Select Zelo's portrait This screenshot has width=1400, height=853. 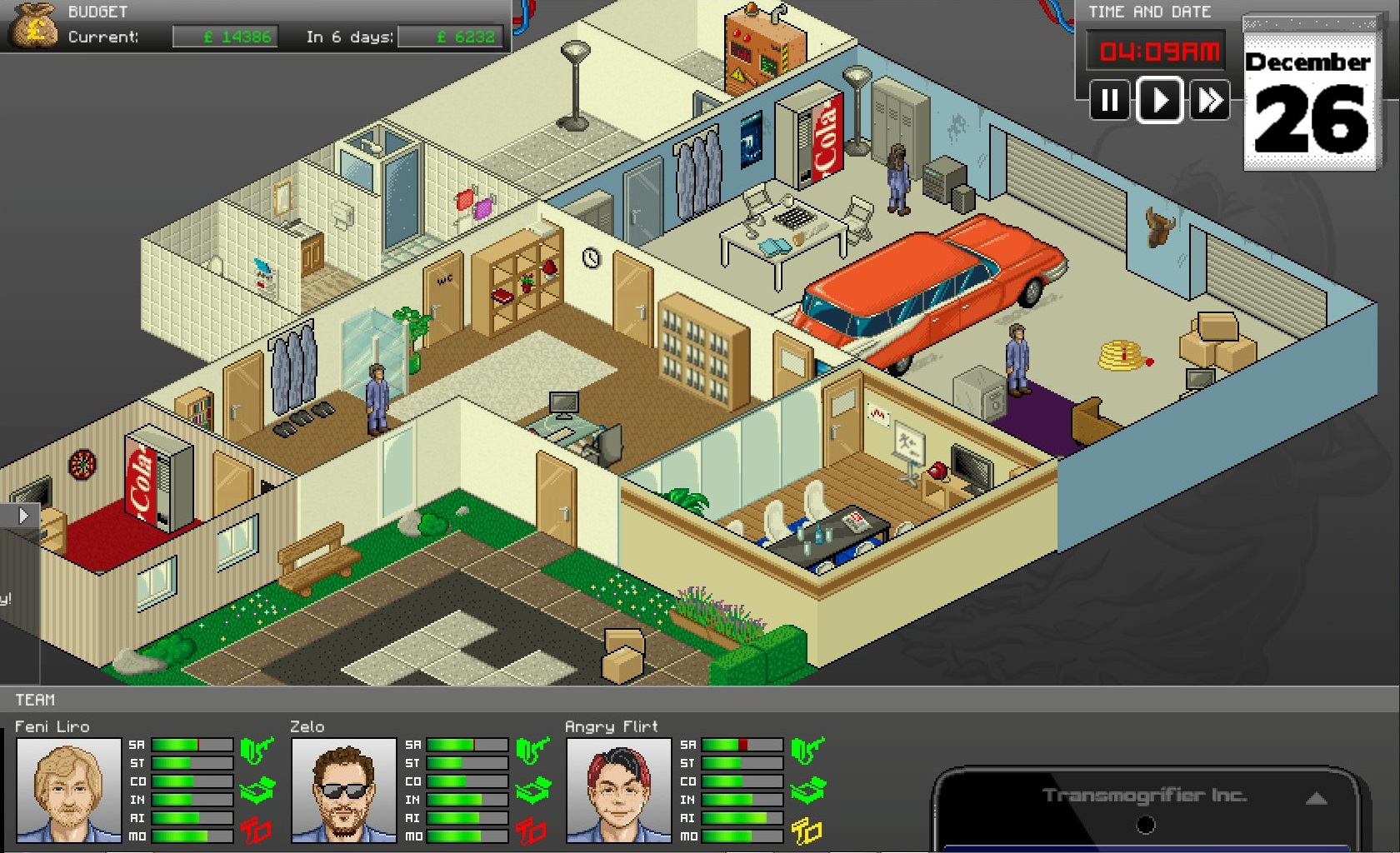[343, 789]
